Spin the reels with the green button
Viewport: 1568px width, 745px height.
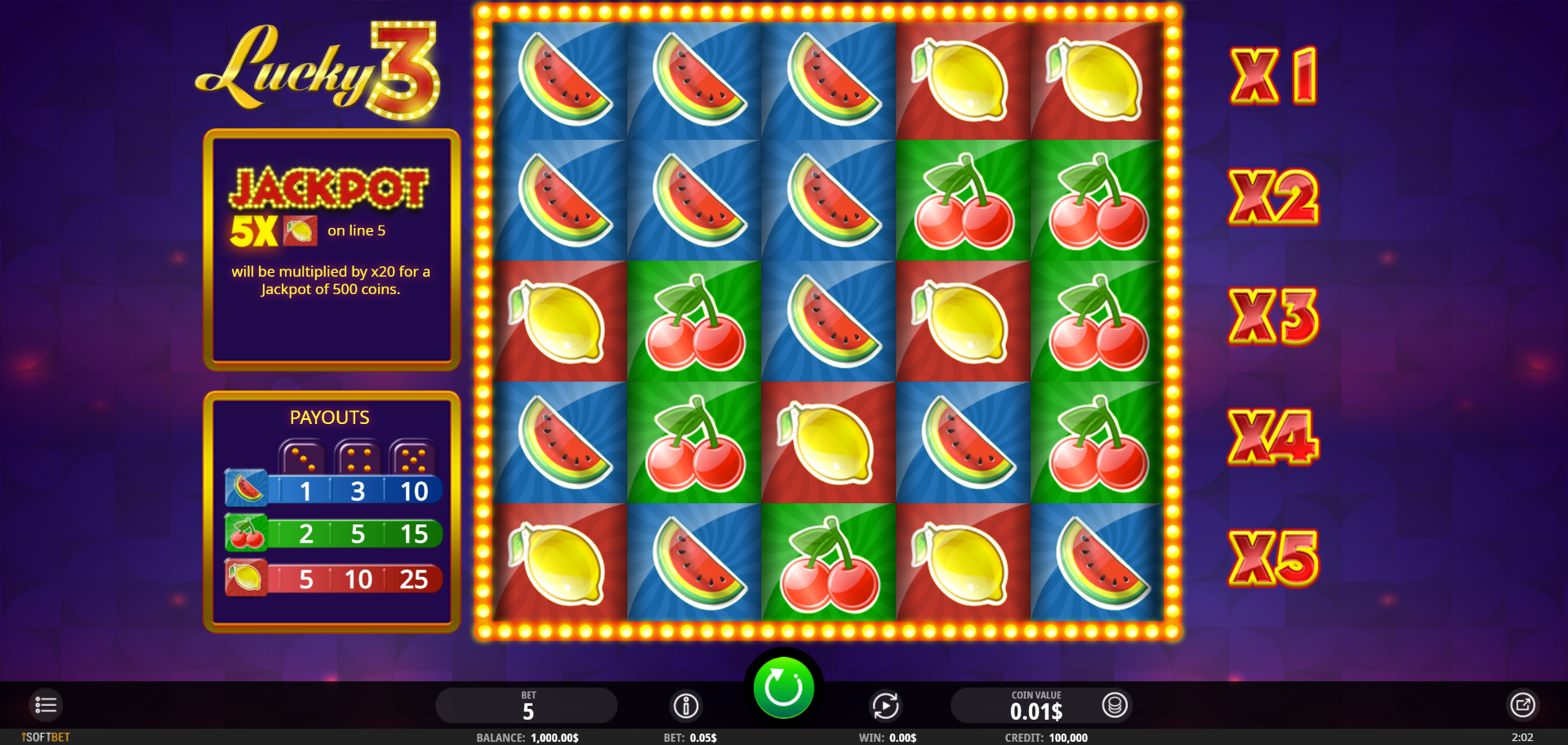pyautogui.click(x=783, y=688)
